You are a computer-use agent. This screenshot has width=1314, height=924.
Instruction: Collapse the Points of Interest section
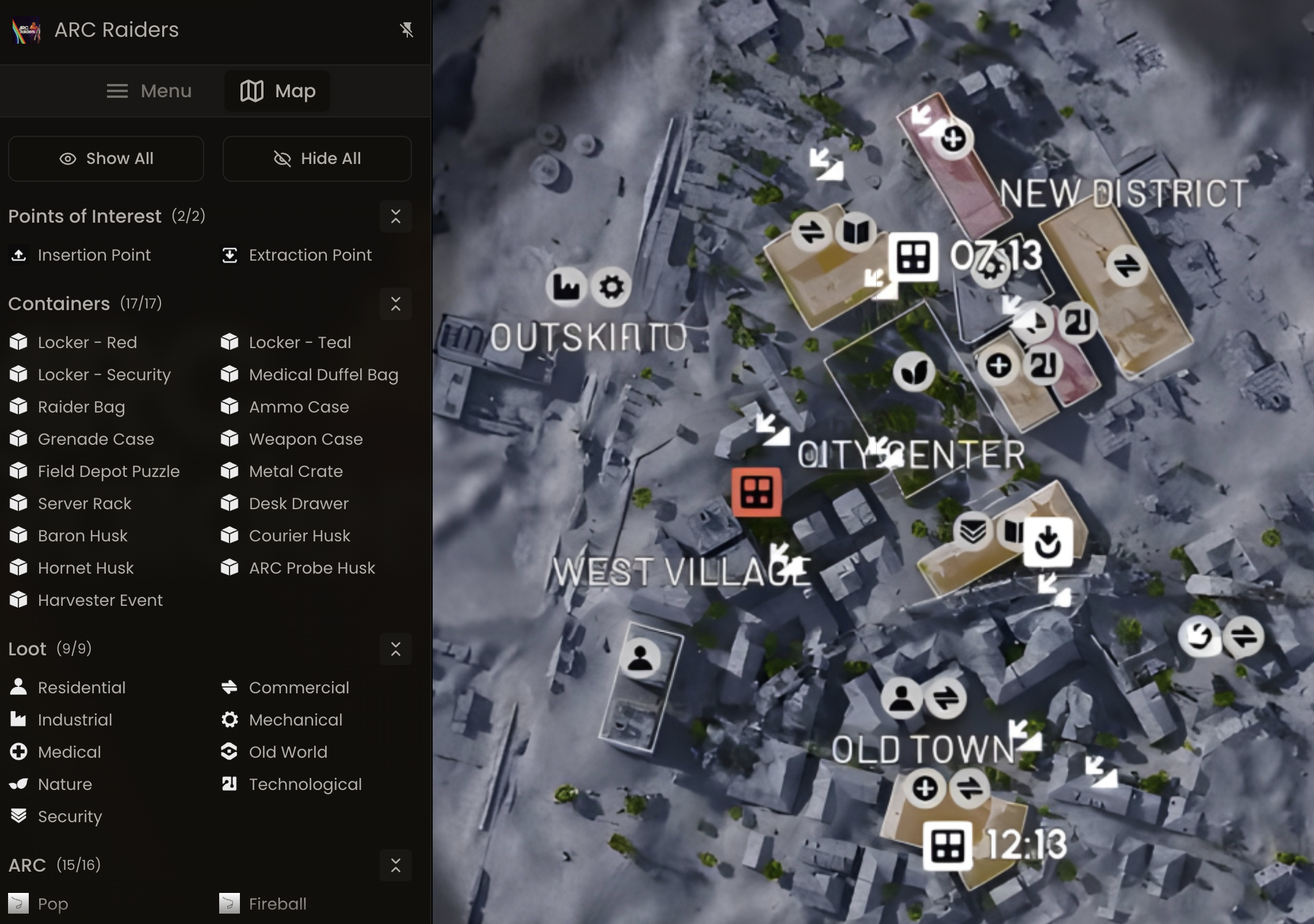tap(396, 216)
